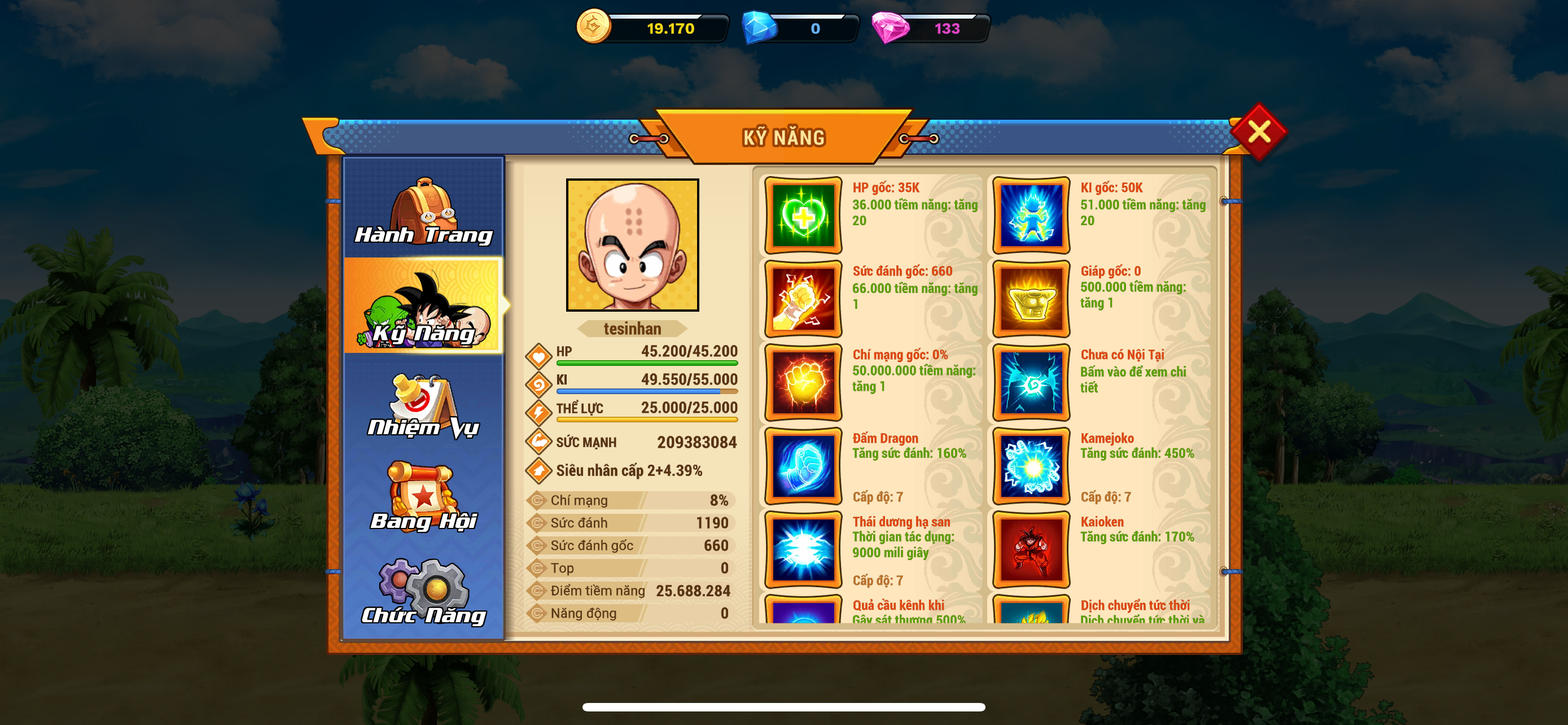View Nội Tại details icon
This screenshot has height=725, width=1568.
tap(1031, 382)
